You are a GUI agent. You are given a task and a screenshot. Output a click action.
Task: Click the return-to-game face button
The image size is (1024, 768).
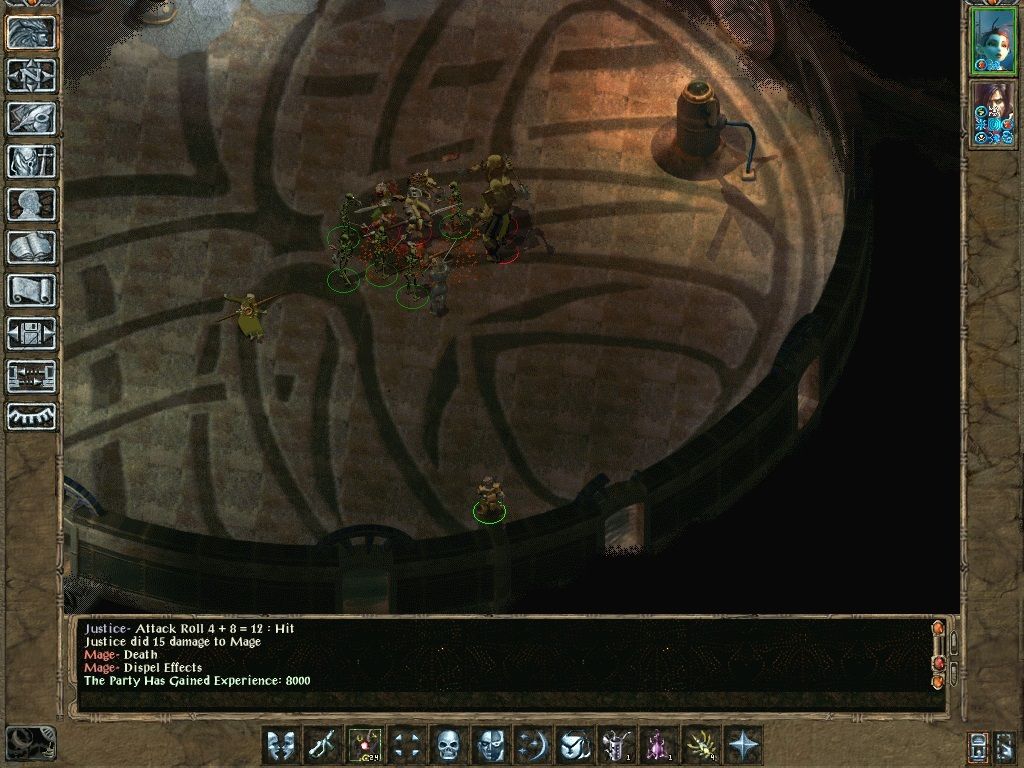tap(31, 32)
